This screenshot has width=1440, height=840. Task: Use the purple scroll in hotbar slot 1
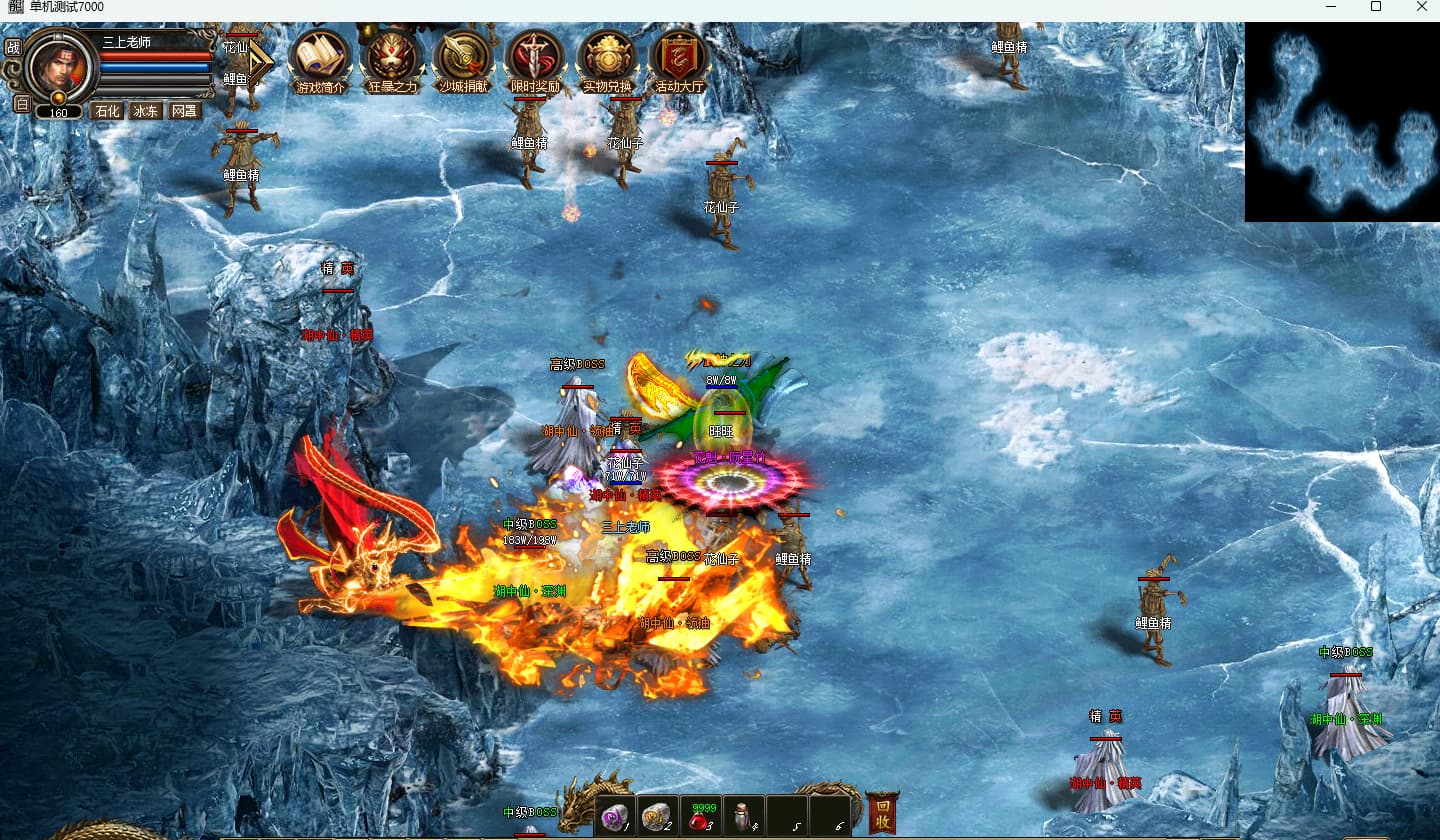(x=616, y=817)
